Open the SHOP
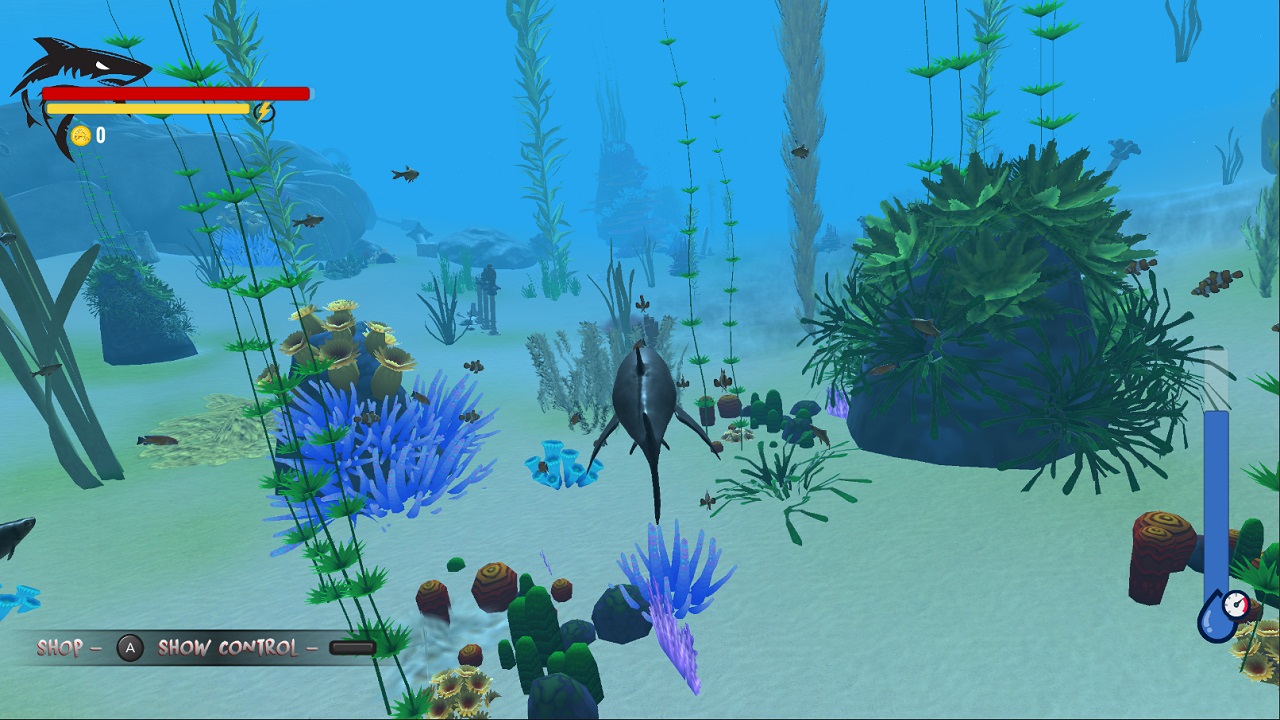This screenshot has width=1280, height=720. (60, 647)
